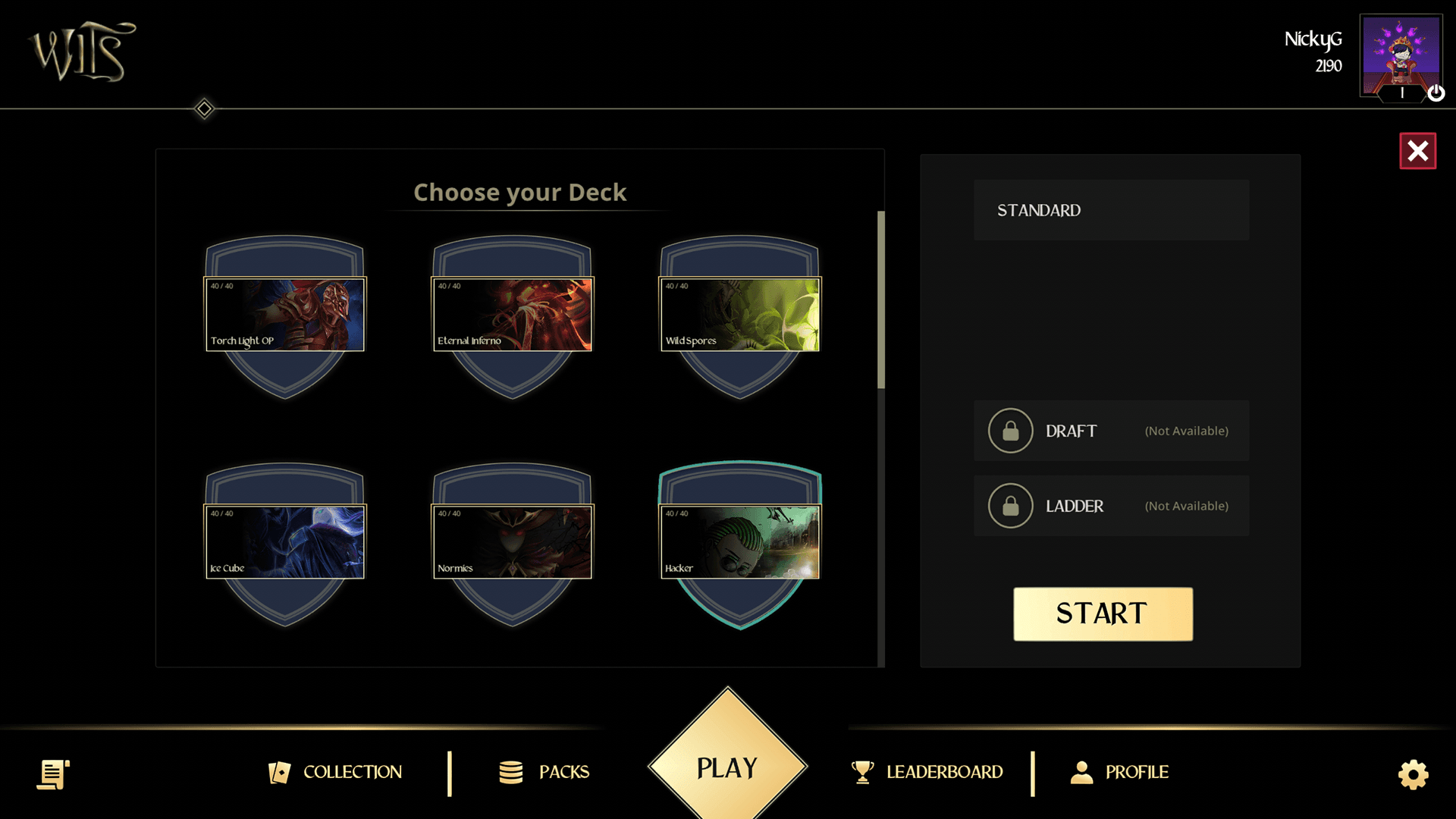Choose the STANDARD game mode
1456x819 pixels.
coord(1111,210)
